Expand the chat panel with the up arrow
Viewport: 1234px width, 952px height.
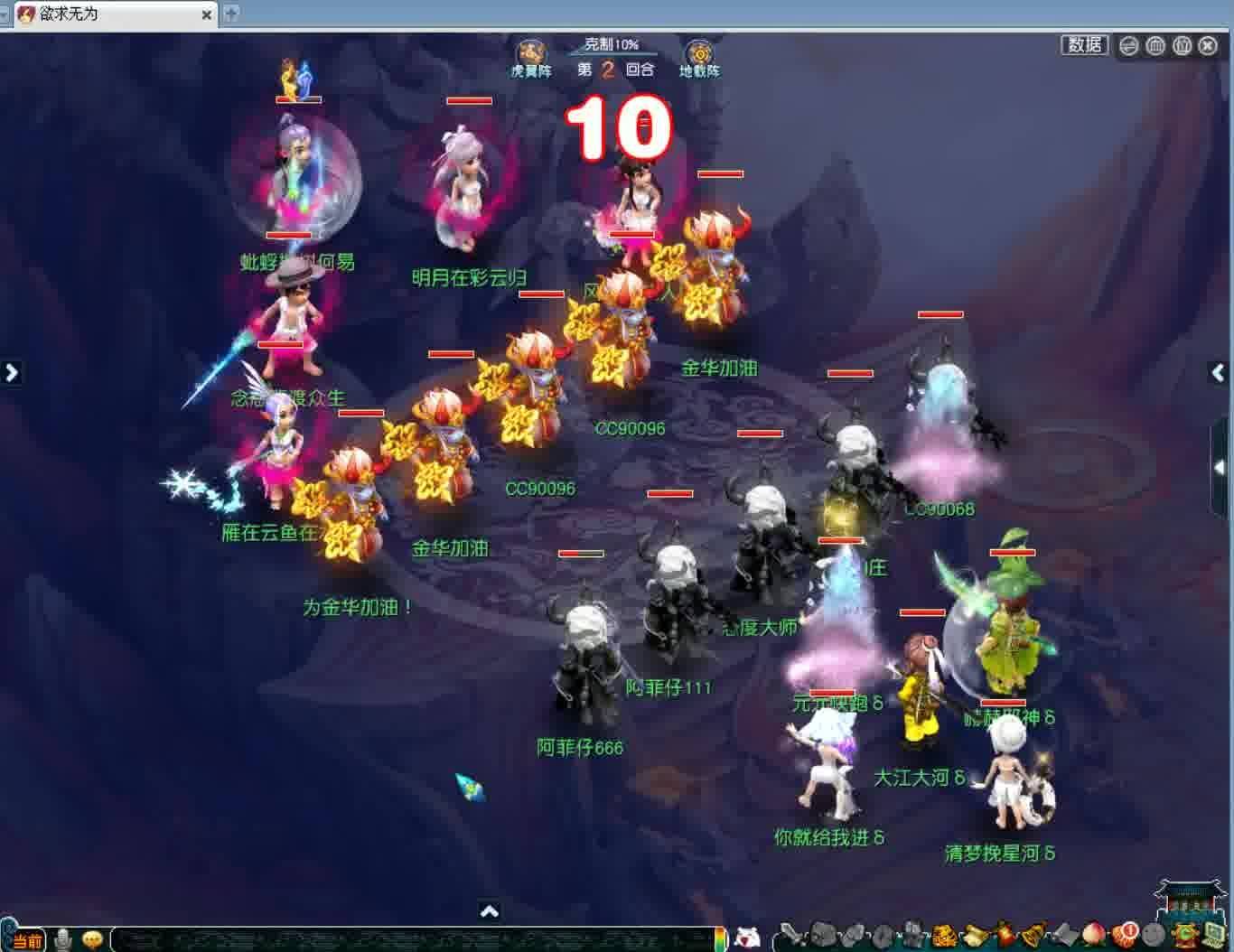click(x=489, y=910)
